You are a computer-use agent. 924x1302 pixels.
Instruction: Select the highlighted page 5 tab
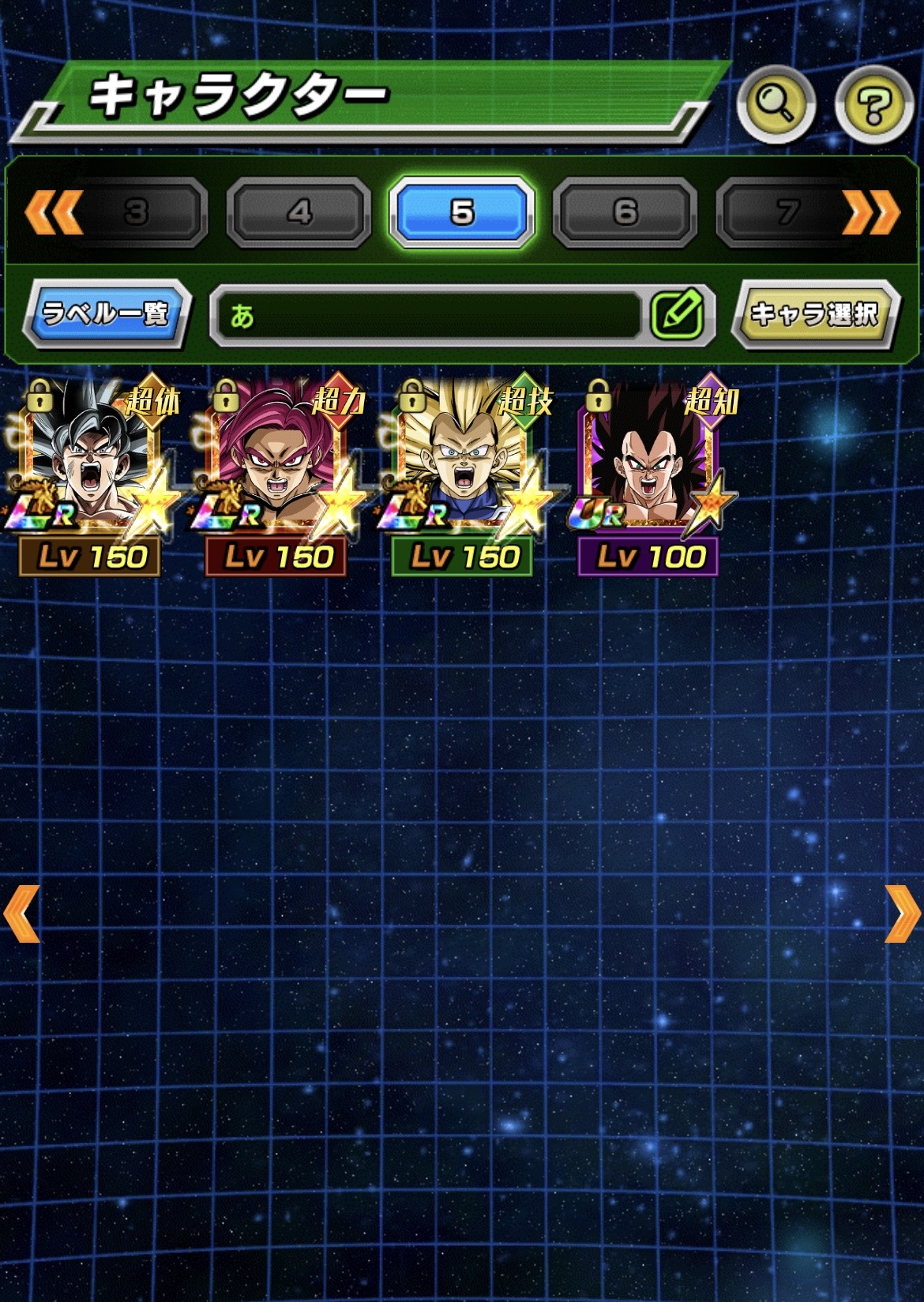click(x=462, y=212)
